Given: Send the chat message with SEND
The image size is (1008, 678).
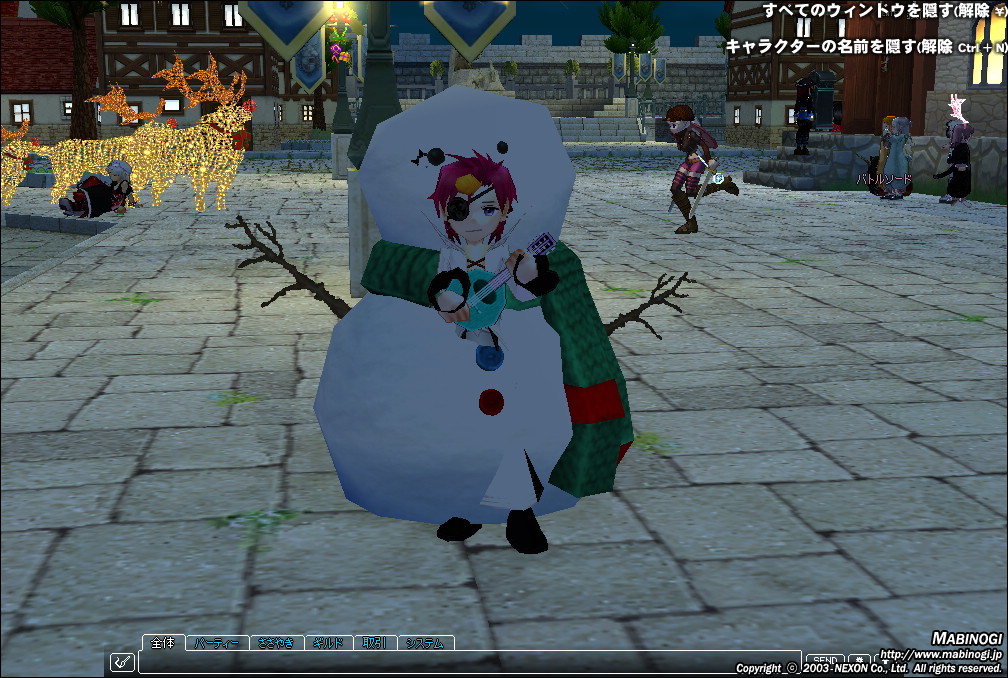Looking at the screenshot, I should pyautogui.click(x=823, y=660).
